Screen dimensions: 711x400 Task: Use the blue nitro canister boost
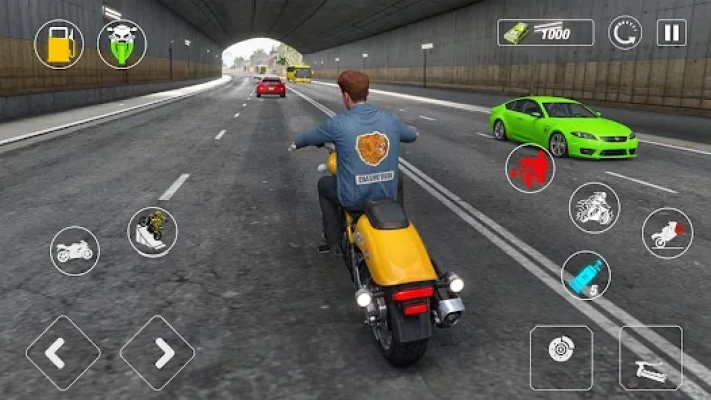[x=585, y=275]
